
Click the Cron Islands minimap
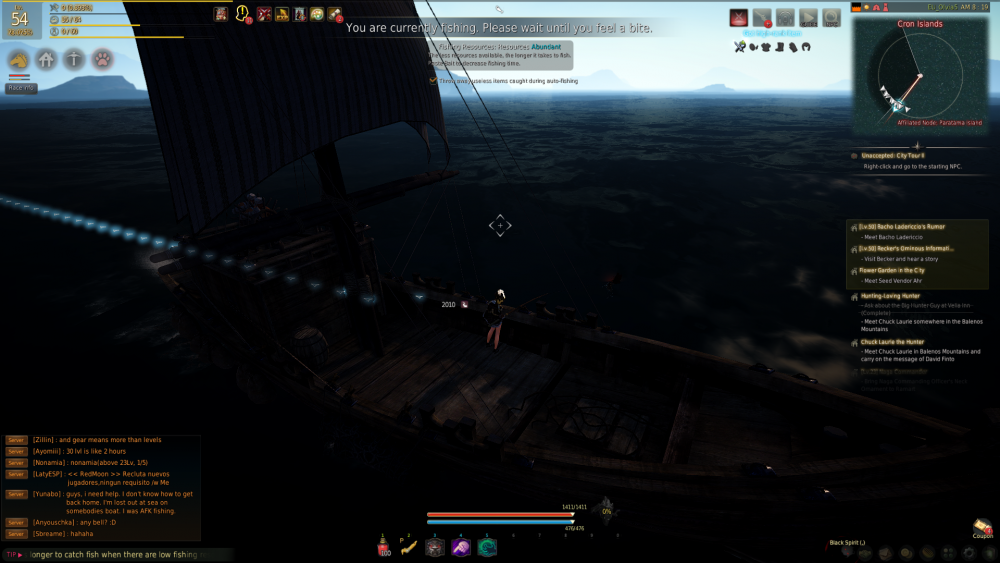[x=920, y=80]
